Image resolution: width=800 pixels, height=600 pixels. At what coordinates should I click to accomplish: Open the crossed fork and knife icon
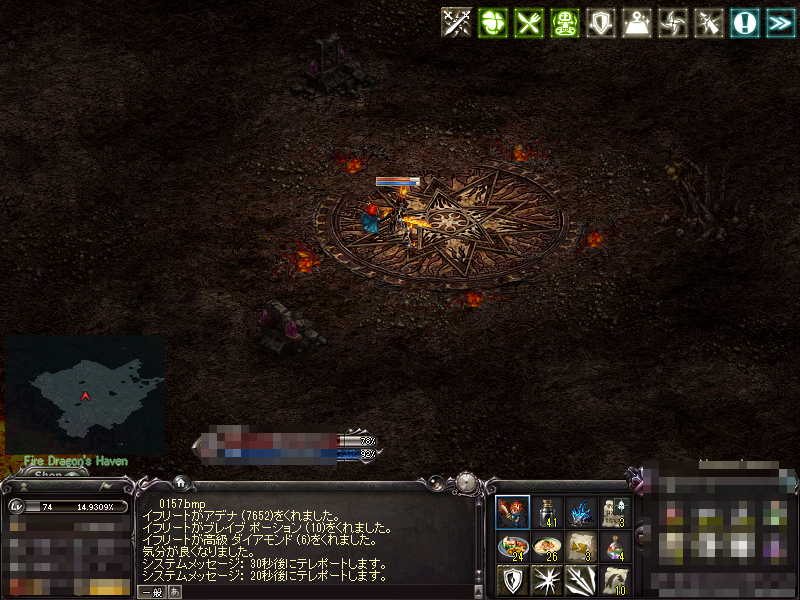(528, 23)
